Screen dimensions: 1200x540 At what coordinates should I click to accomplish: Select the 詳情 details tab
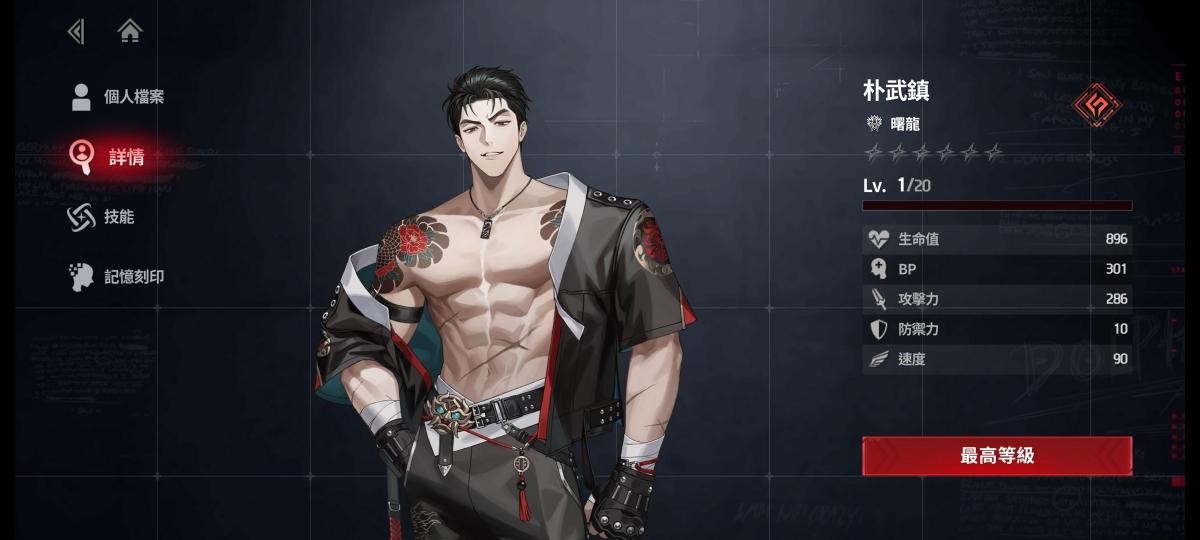pos(110,156)
